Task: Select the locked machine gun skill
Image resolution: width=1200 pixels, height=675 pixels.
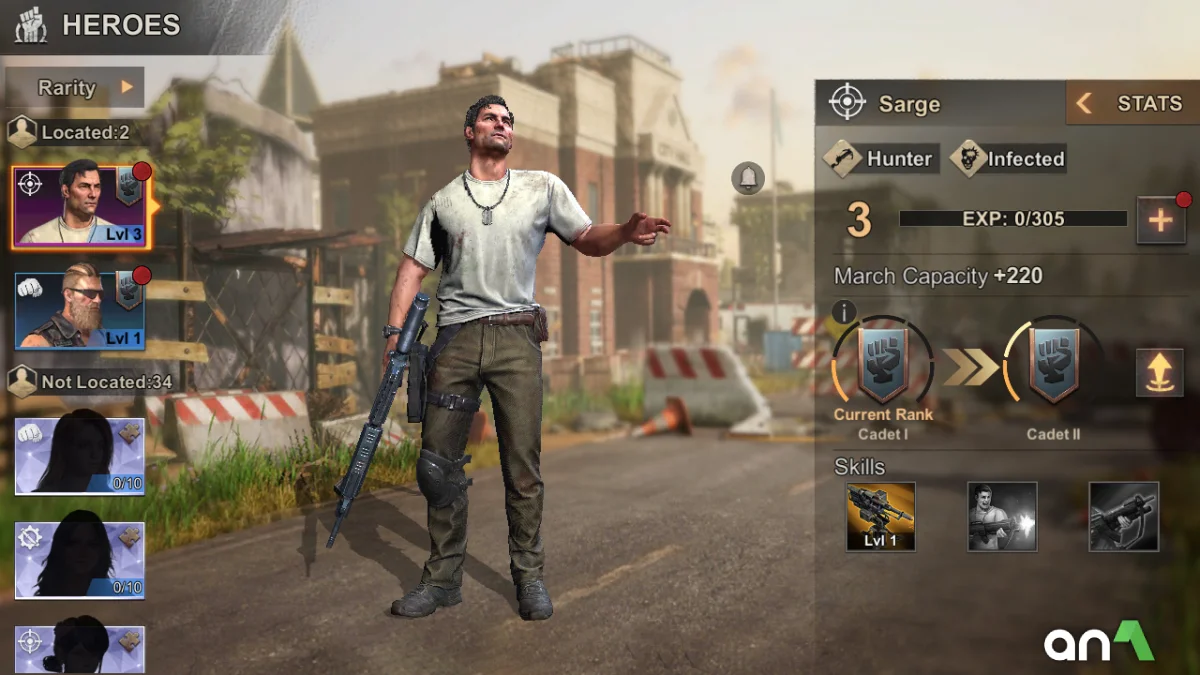Action: coord(1123,516)
